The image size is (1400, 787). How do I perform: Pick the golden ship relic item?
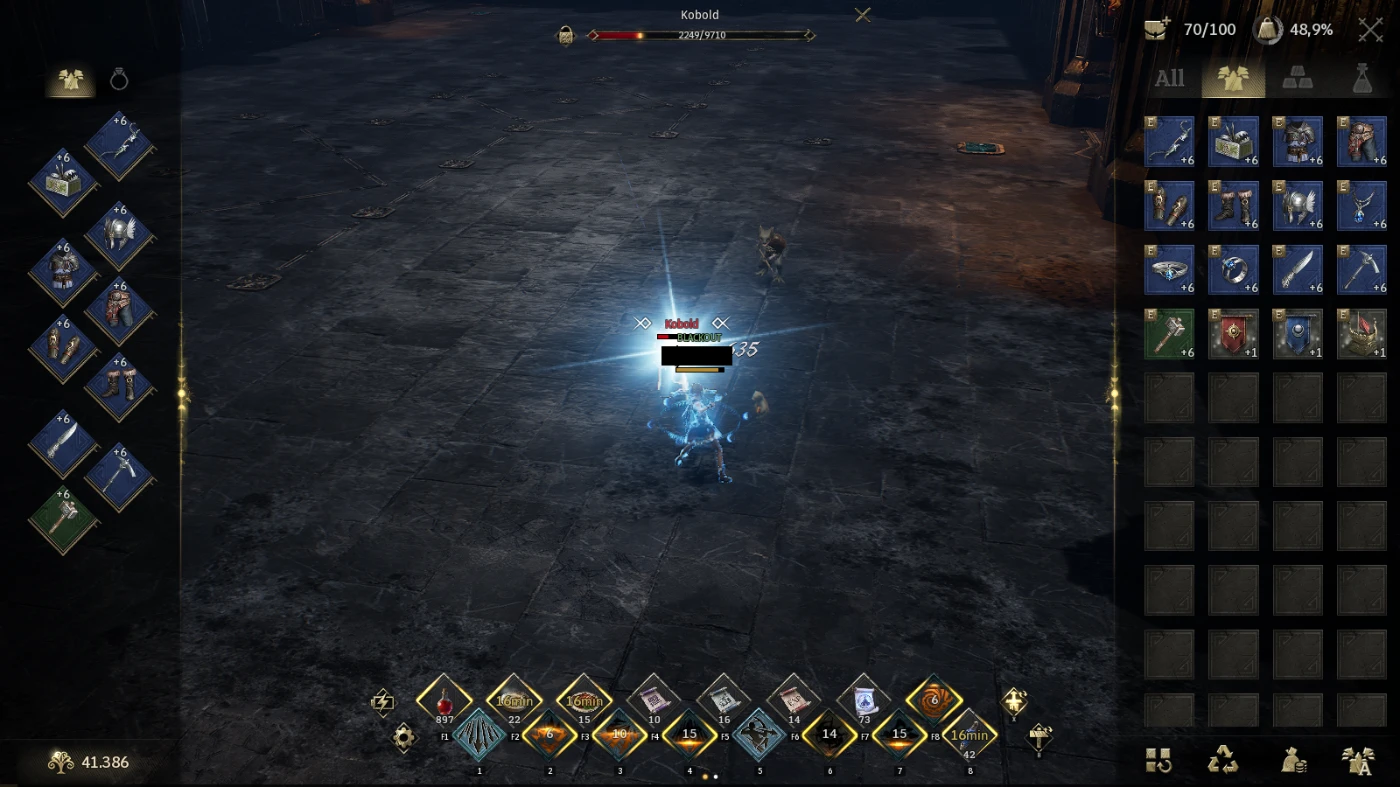pos(1361,333)
